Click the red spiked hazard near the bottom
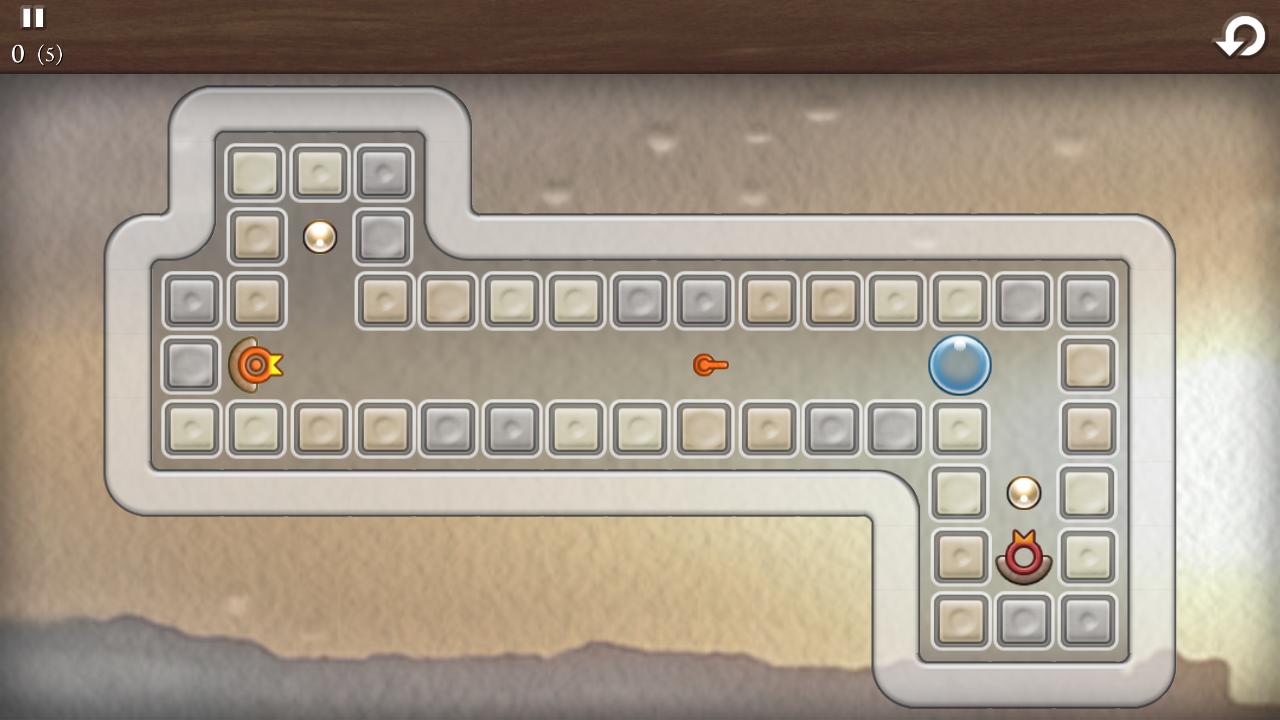This screenshot has width=1280, height=720. (x=1022, y=557)
